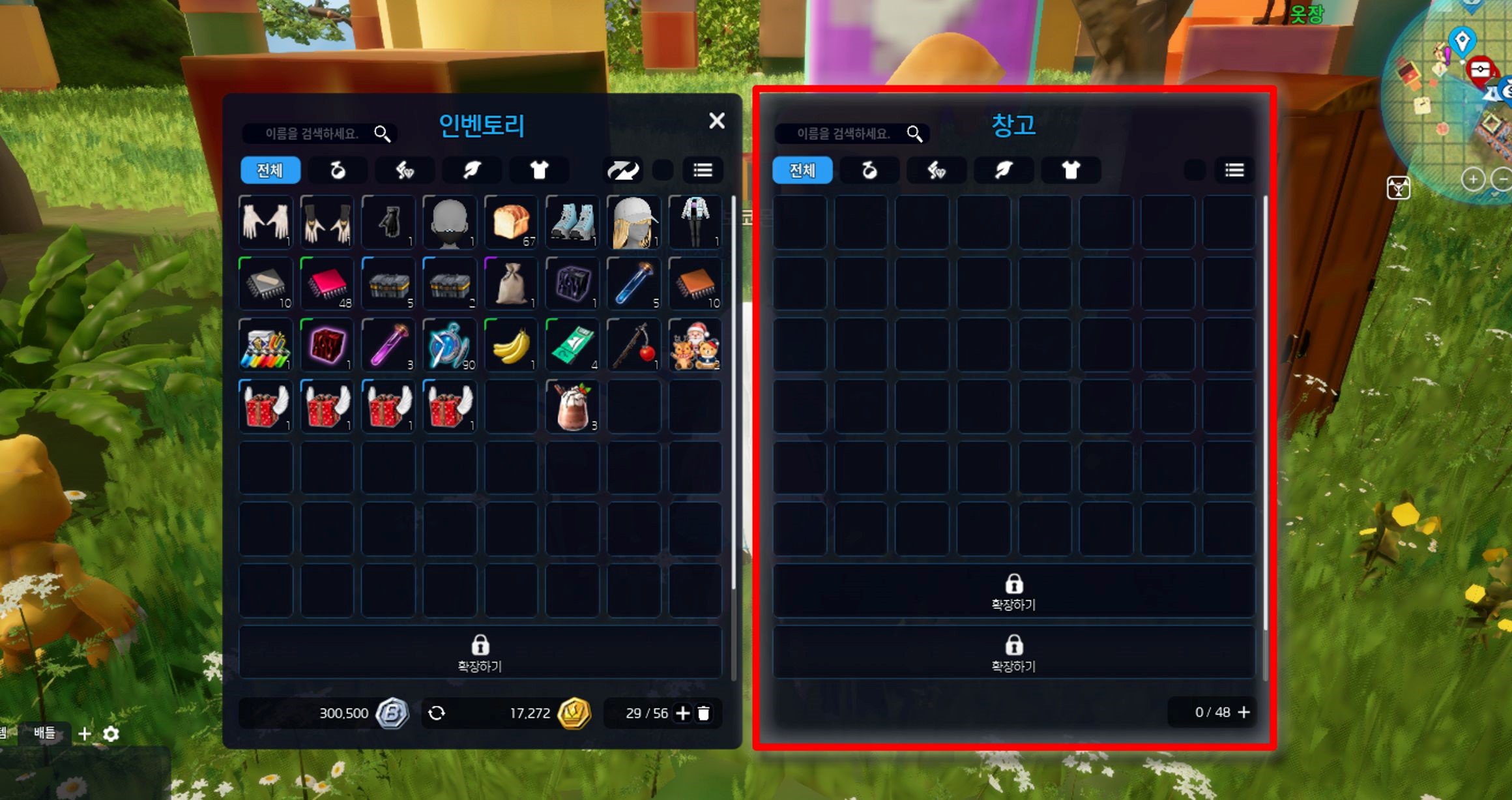The image size is (1512, 800).
Task: Select the chocolate milkshake item
Action: pos(572,407)
